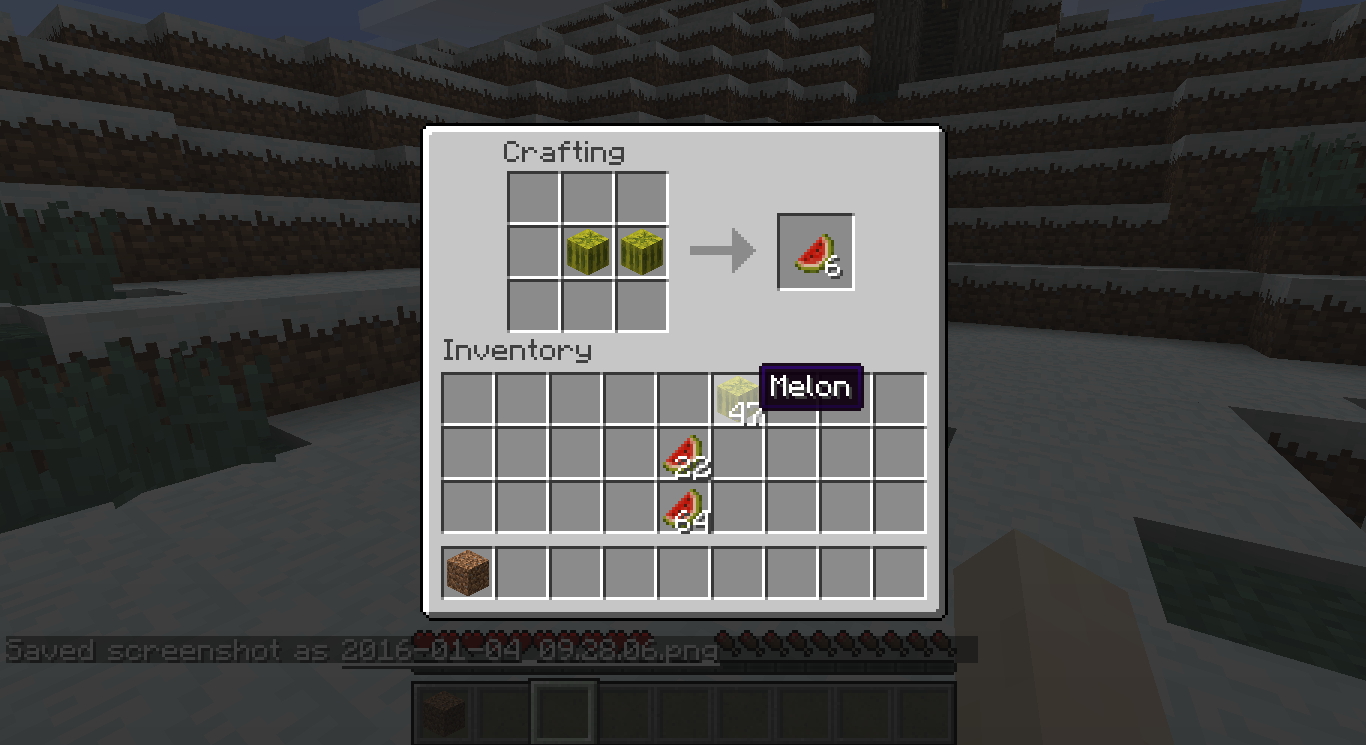The width and height of the screenshot is (1366, 745).
Task: Click the empty center crafting slot above melons
Action: click(x=588, y=197)
